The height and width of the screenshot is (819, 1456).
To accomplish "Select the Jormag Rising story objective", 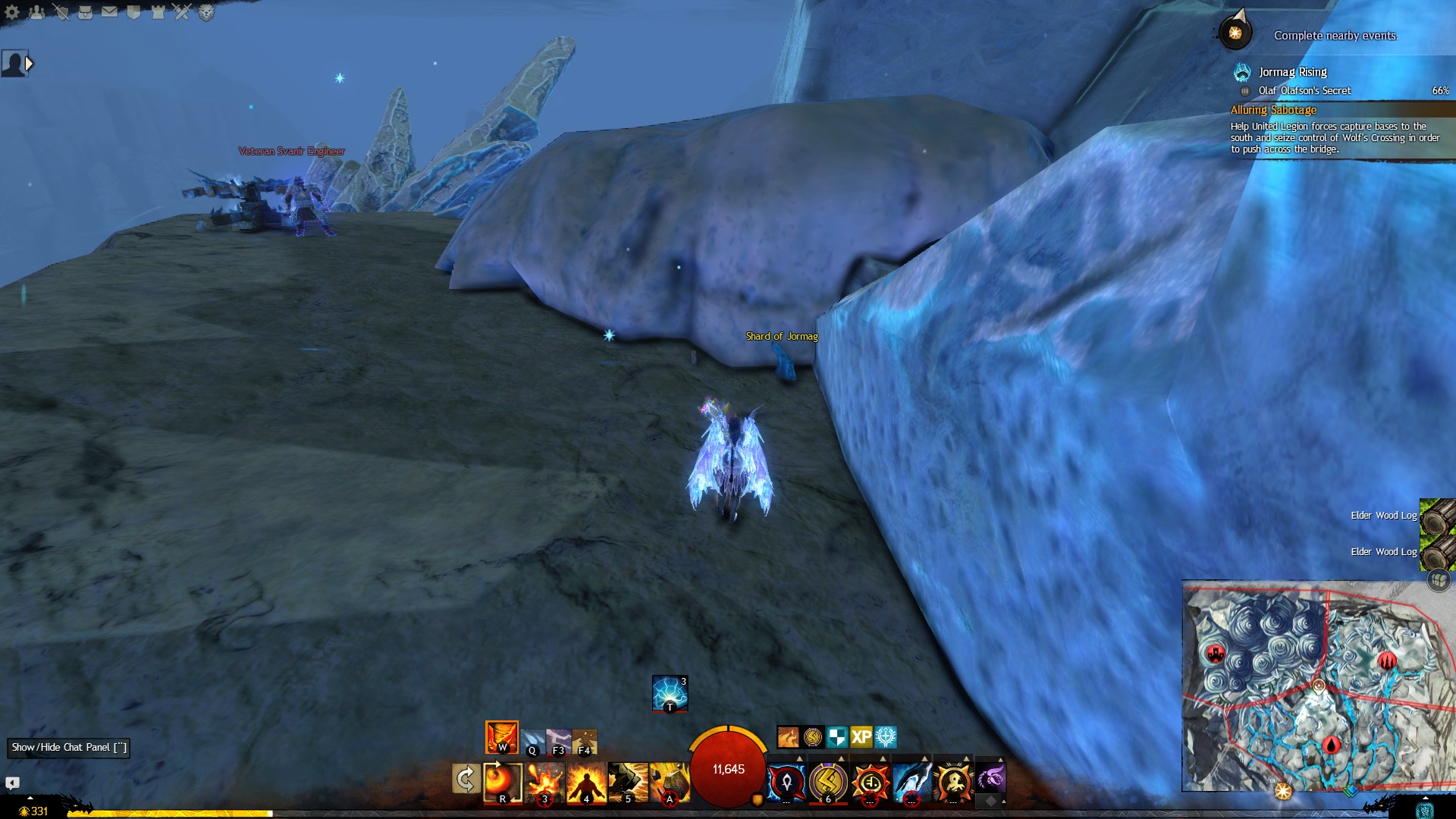I will (1292, 72).
